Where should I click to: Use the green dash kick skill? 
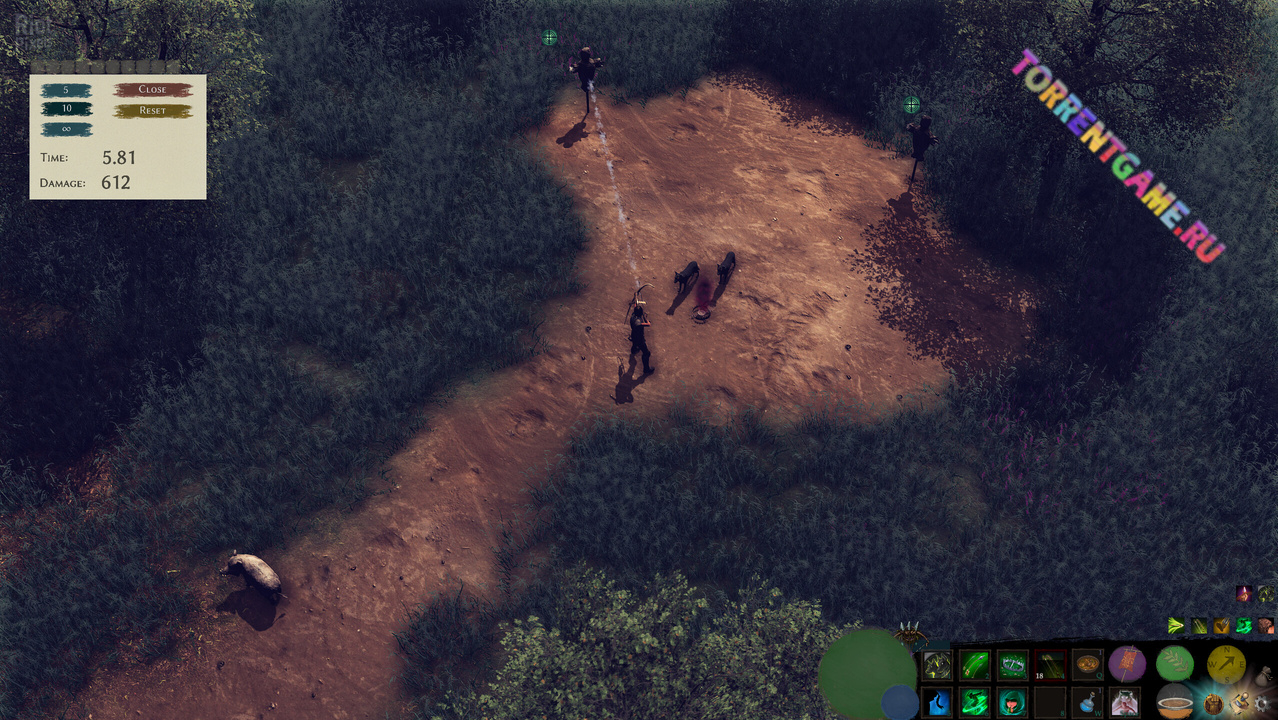click(975, 702)
